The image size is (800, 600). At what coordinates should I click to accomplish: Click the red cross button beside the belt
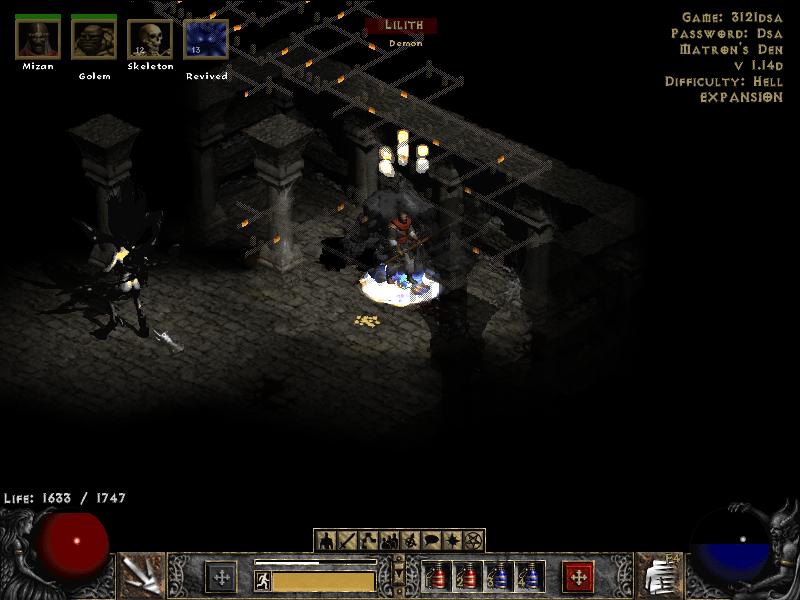point(578,577)
